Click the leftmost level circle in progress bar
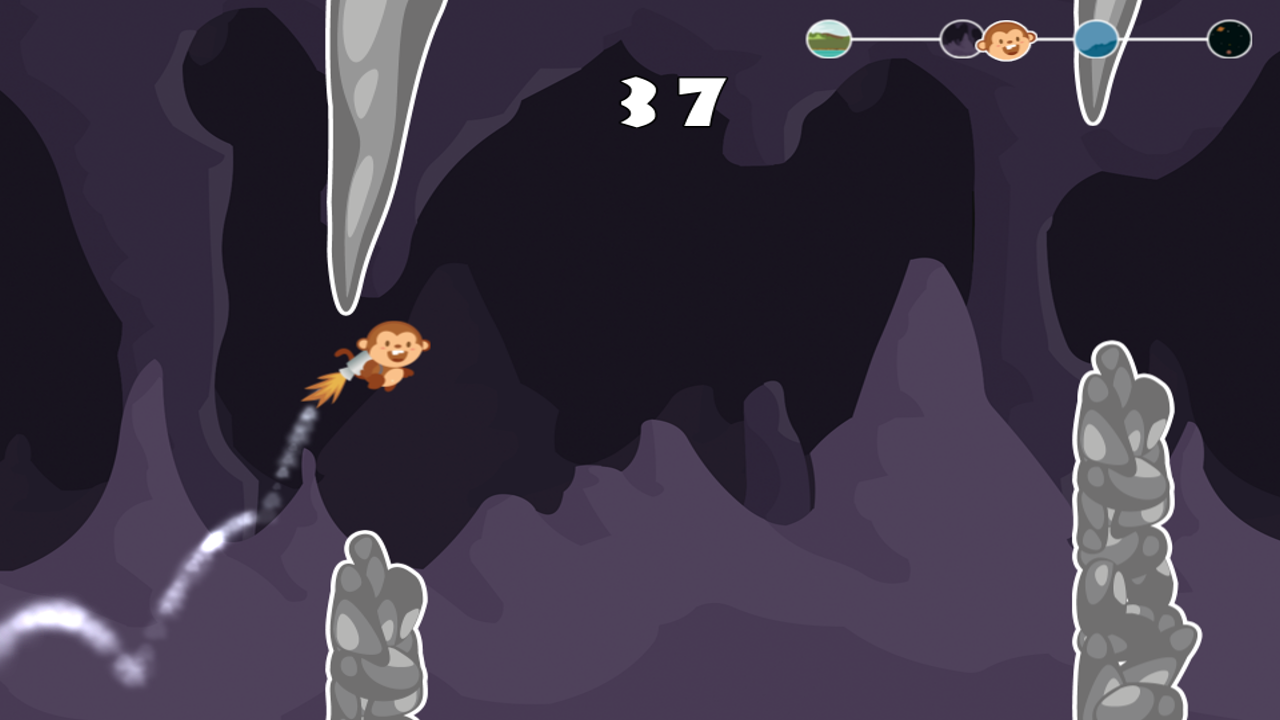Screen dimensions: 1280x720 pyautogui.click(x=828, y=39)
